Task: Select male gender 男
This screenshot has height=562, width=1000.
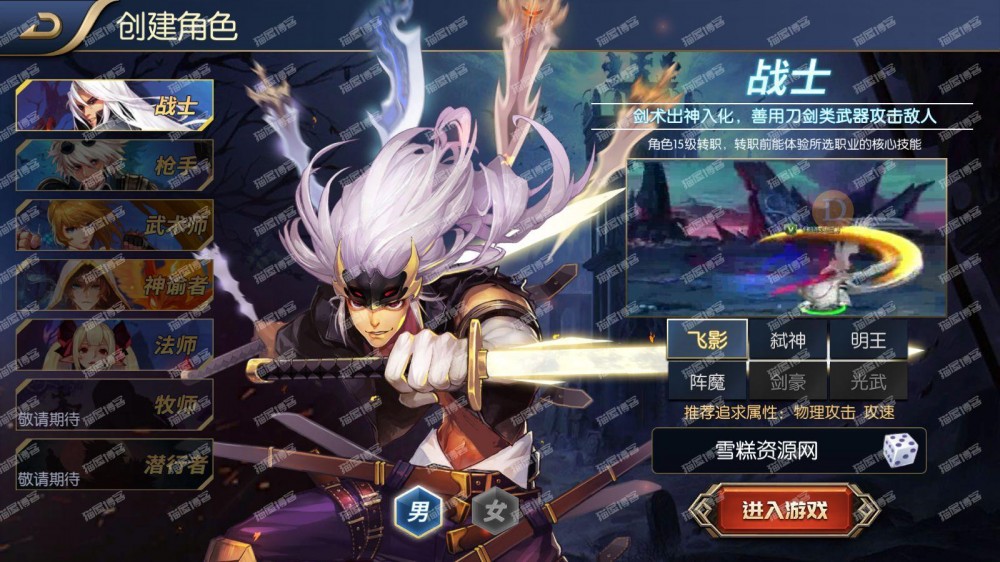Action: 417,514
